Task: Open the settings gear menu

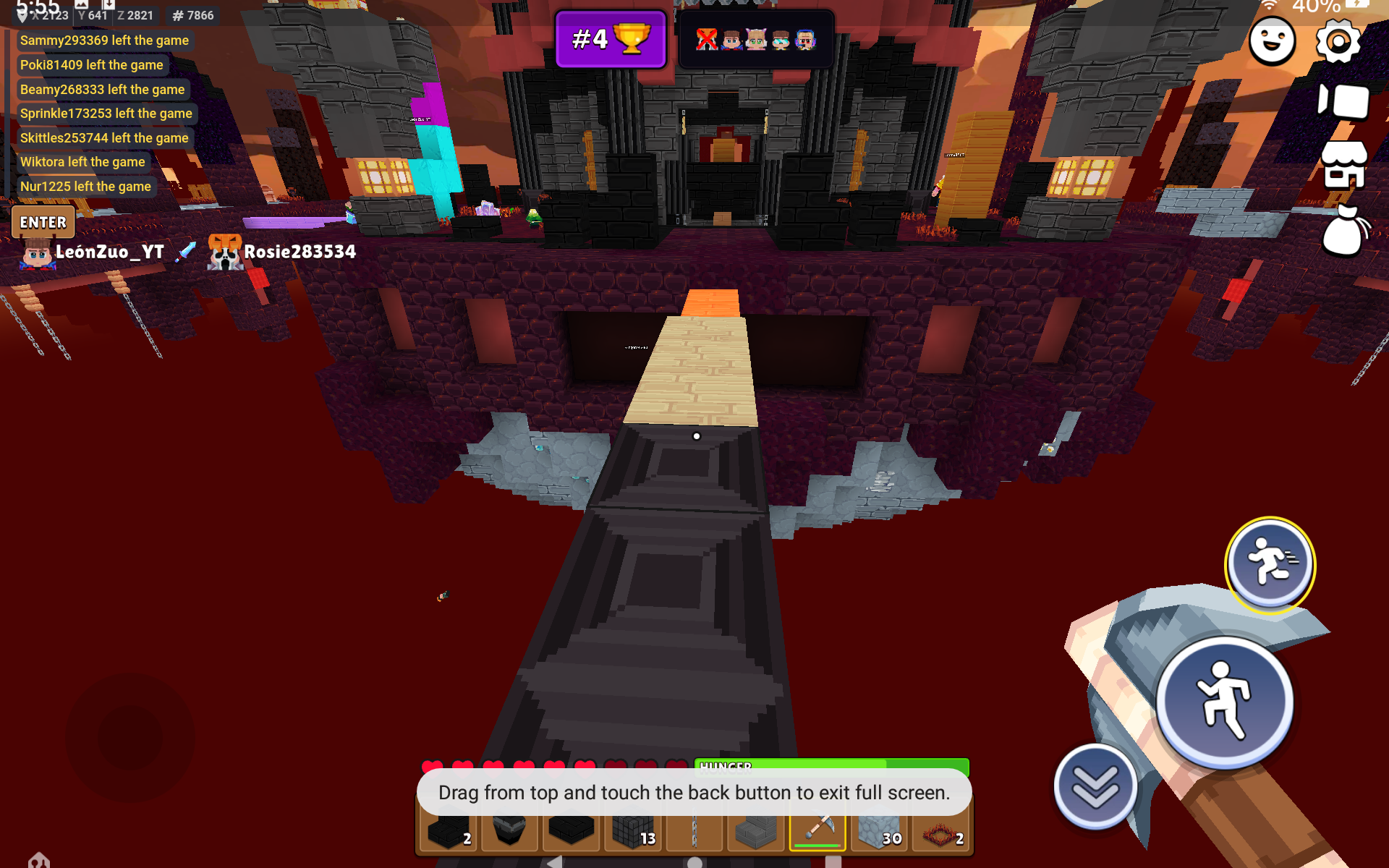Action: (1337, 42)
